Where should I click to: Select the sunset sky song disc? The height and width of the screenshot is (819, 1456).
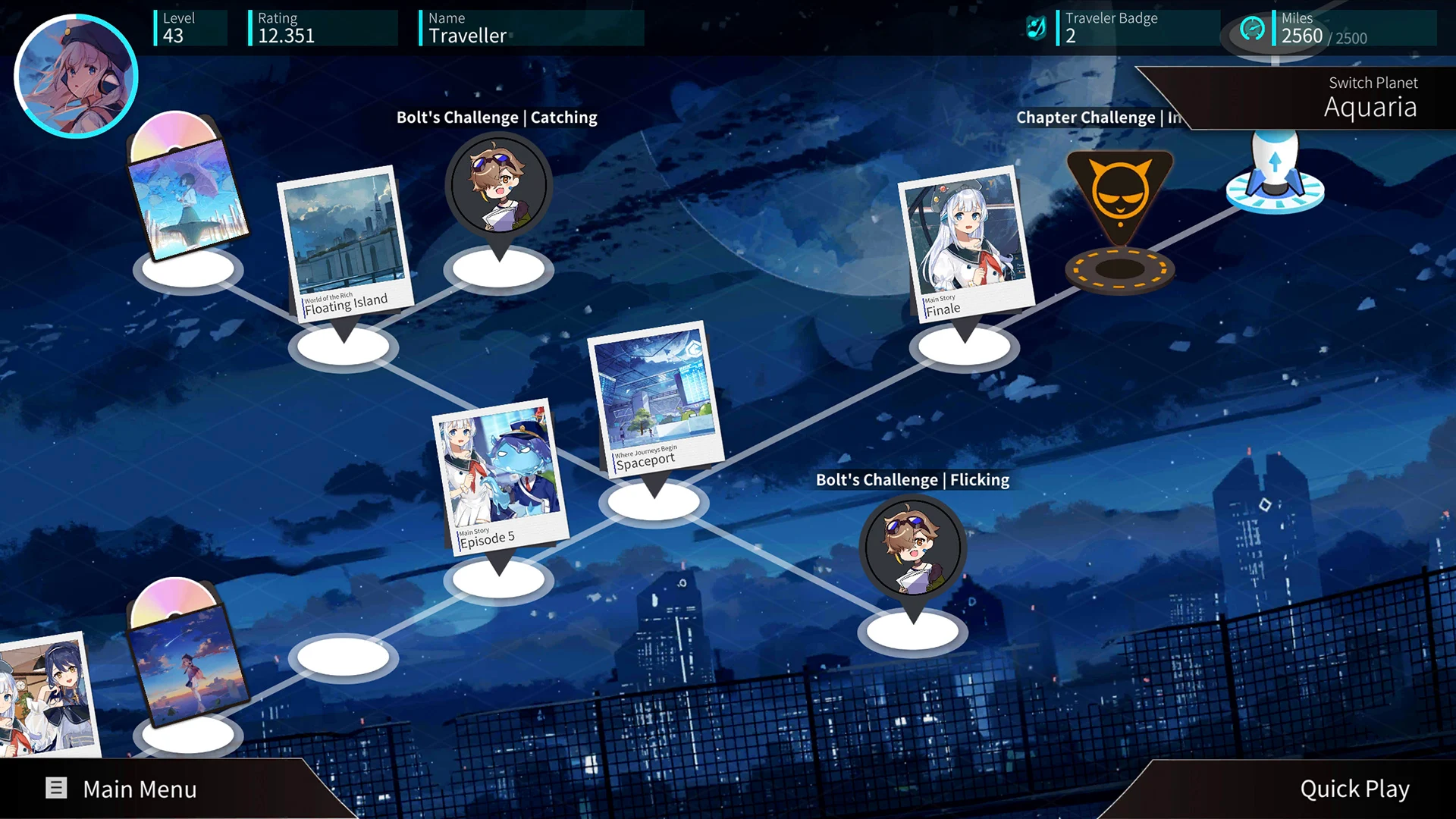(186, 660)
